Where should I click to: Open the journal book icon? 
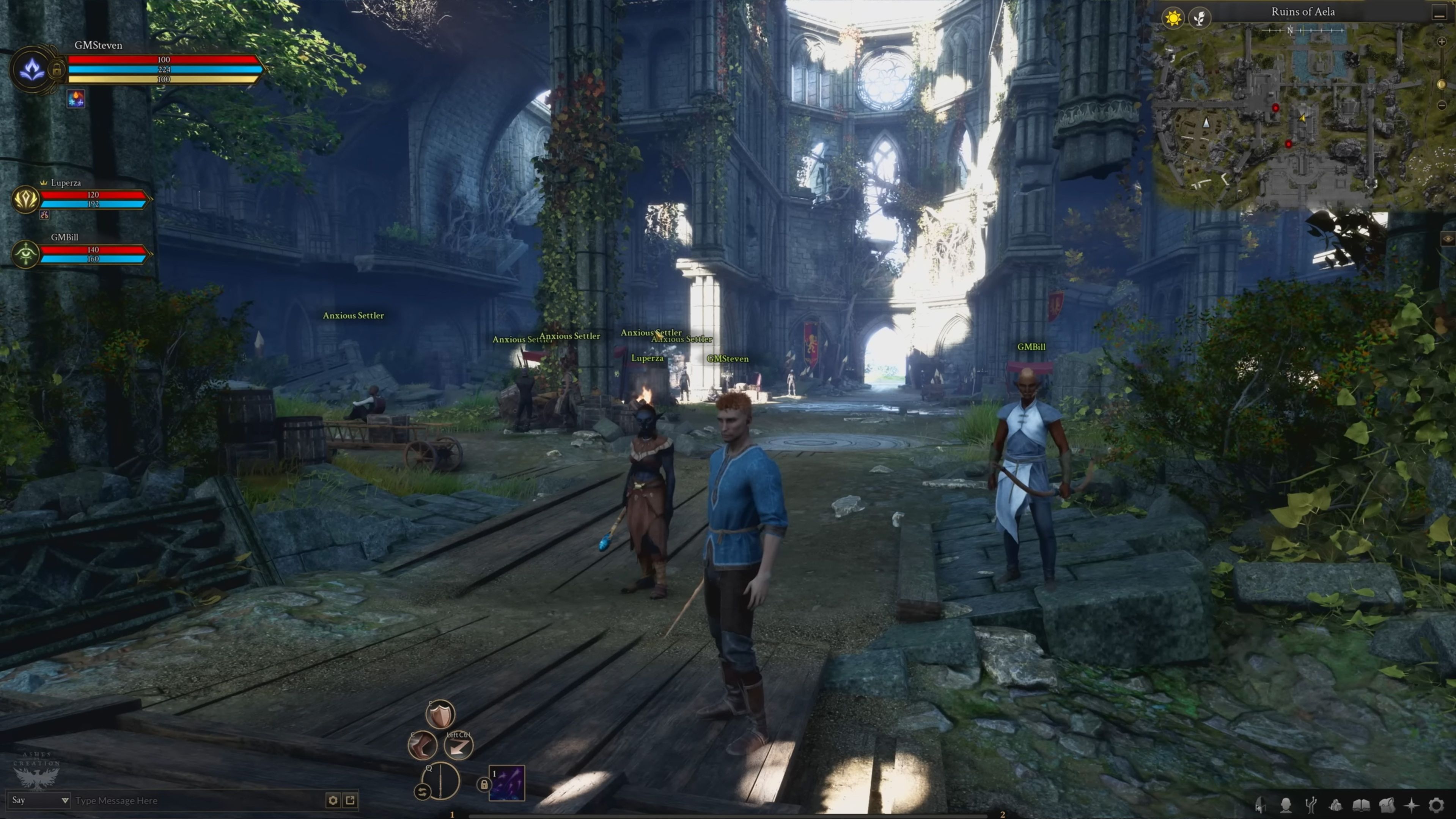tap(1361, 804)
